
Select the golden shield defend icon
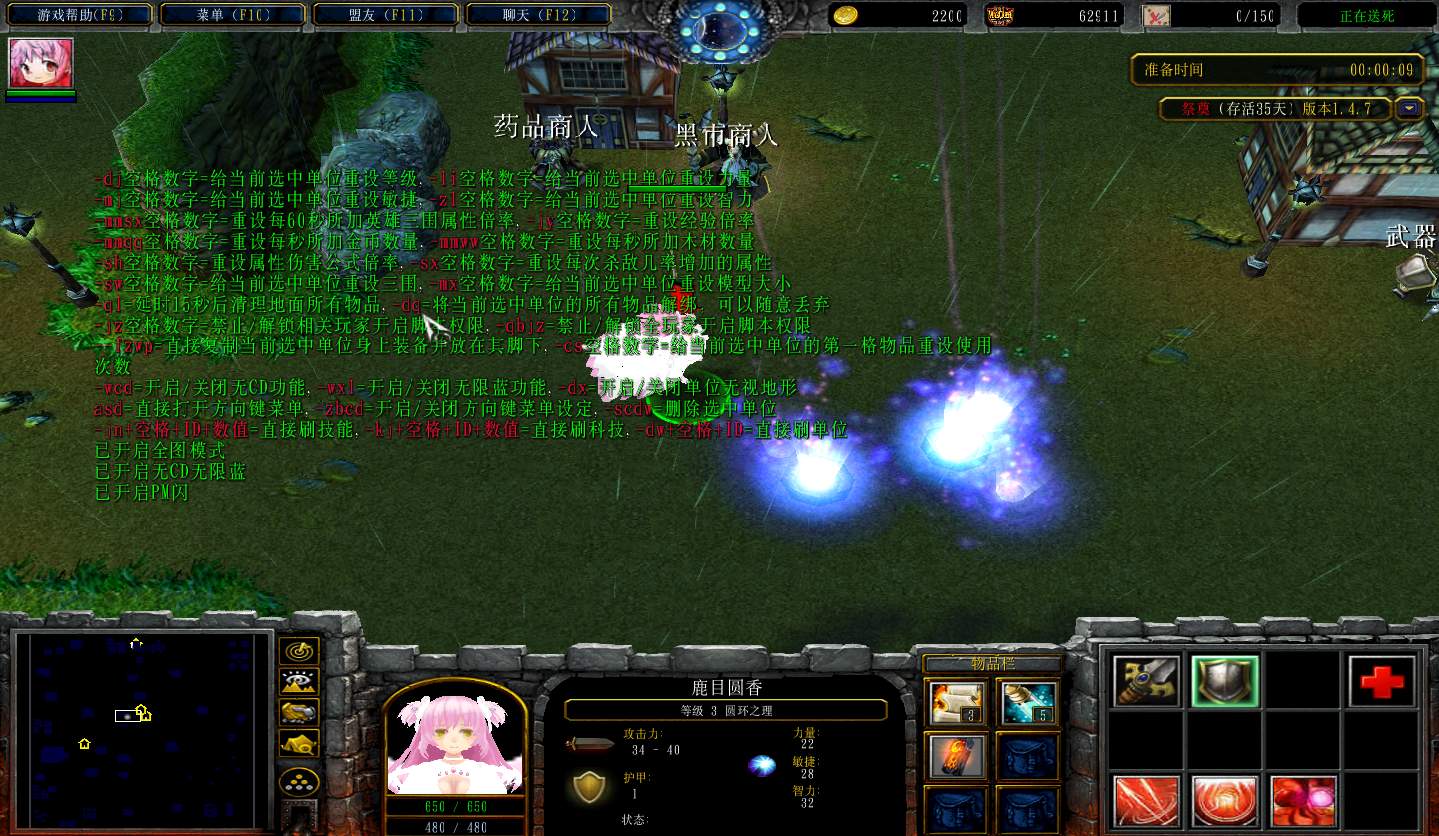[1224, 681]
